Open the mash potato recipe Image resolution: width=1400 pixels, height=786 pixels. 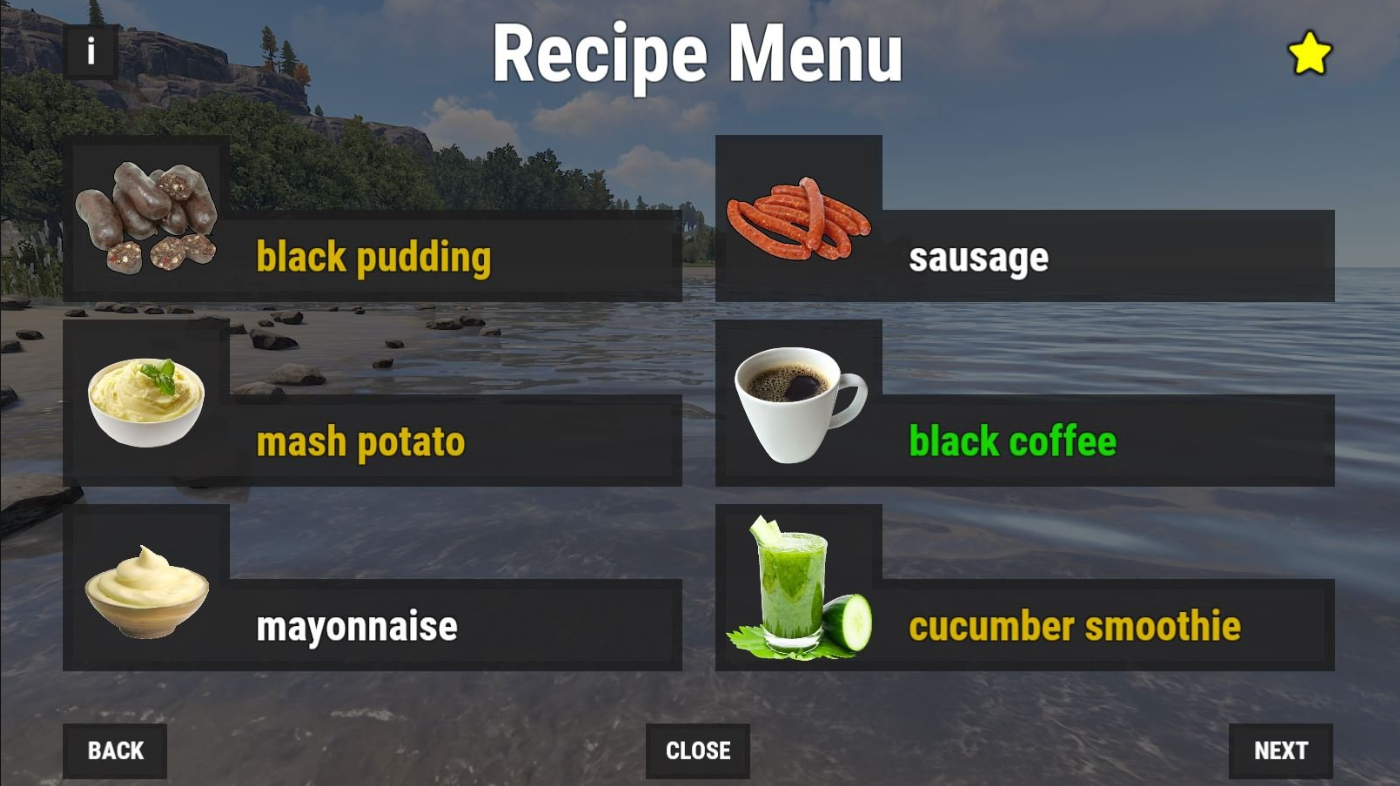pos(362,441)
